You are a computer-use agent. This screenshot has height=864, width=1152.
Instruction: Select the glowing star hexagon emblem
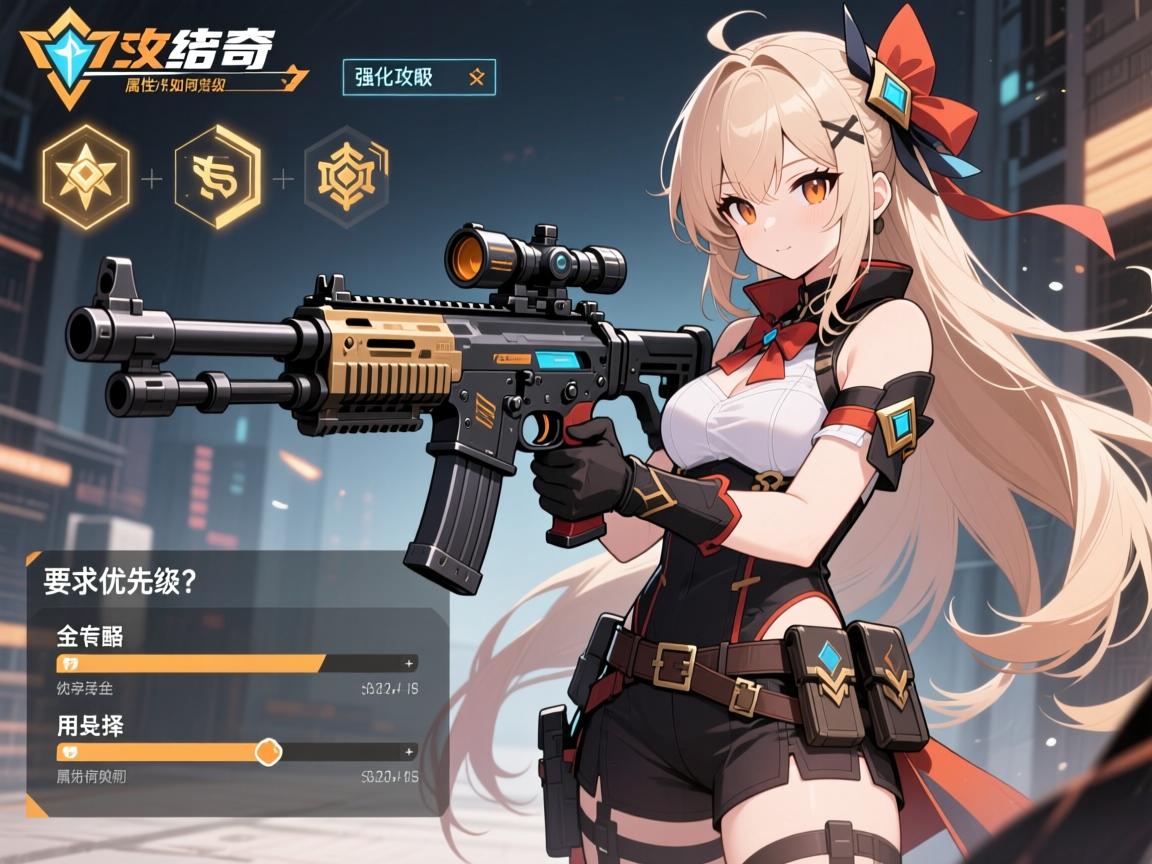click(86, 177)
